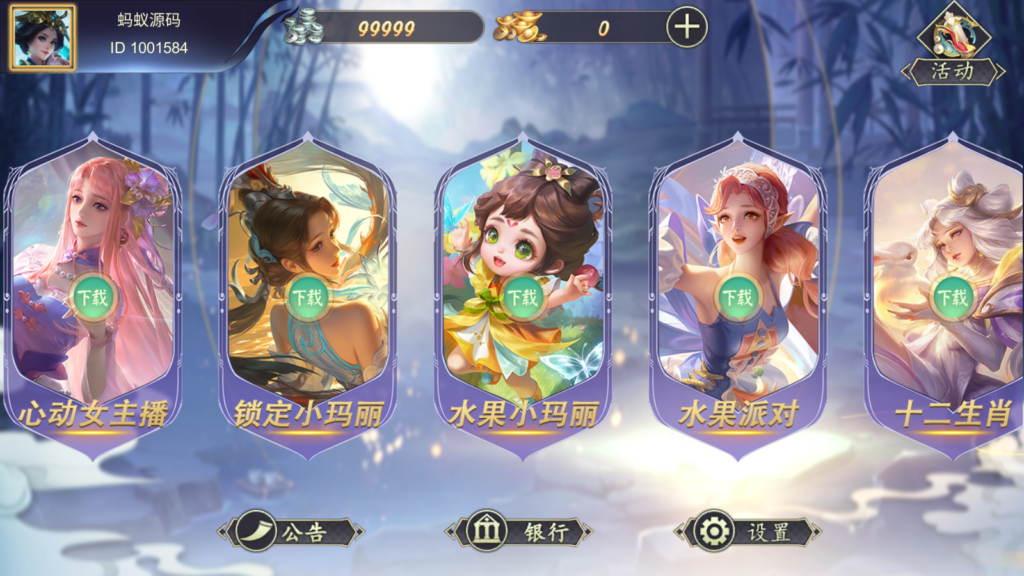The height and width of the screenshot is (576, 1024).
Task: Select the 心动女主播 title banner
Action: point(92,415)
